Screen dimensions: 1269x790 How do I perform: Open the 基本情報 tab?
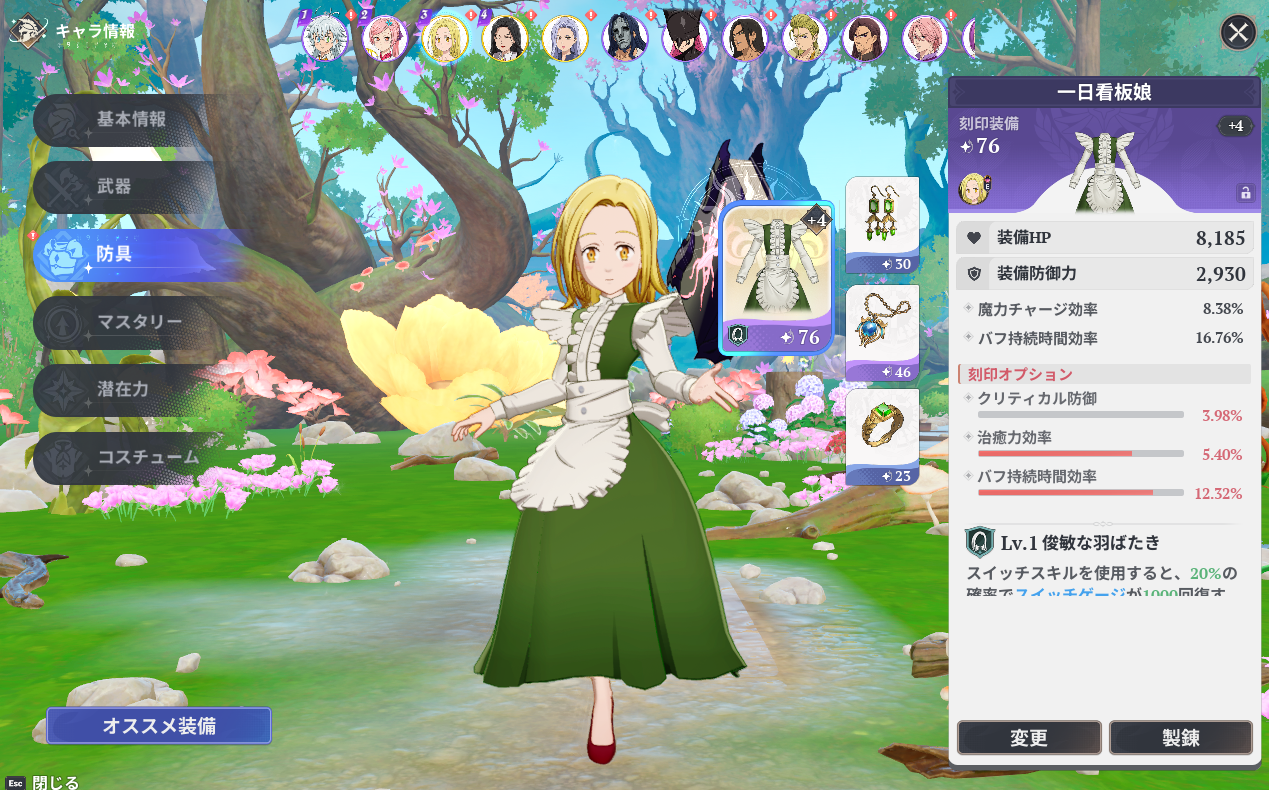click(x=130, y=119)
